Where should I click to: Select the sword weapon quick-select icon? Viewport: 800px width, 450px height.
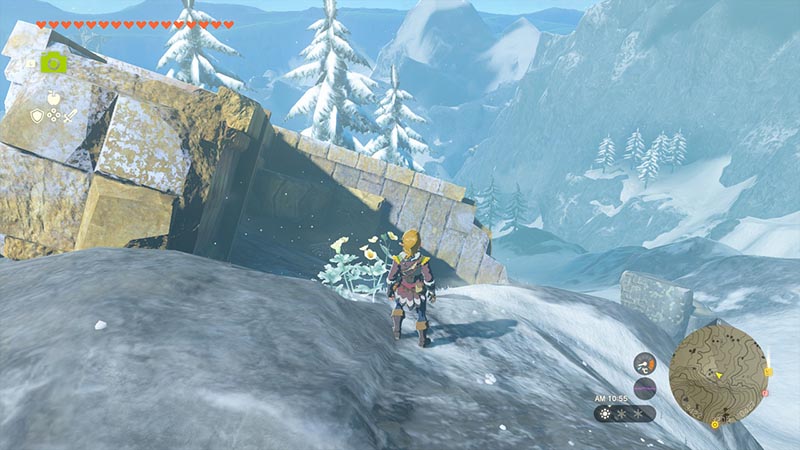pos(69,116)
